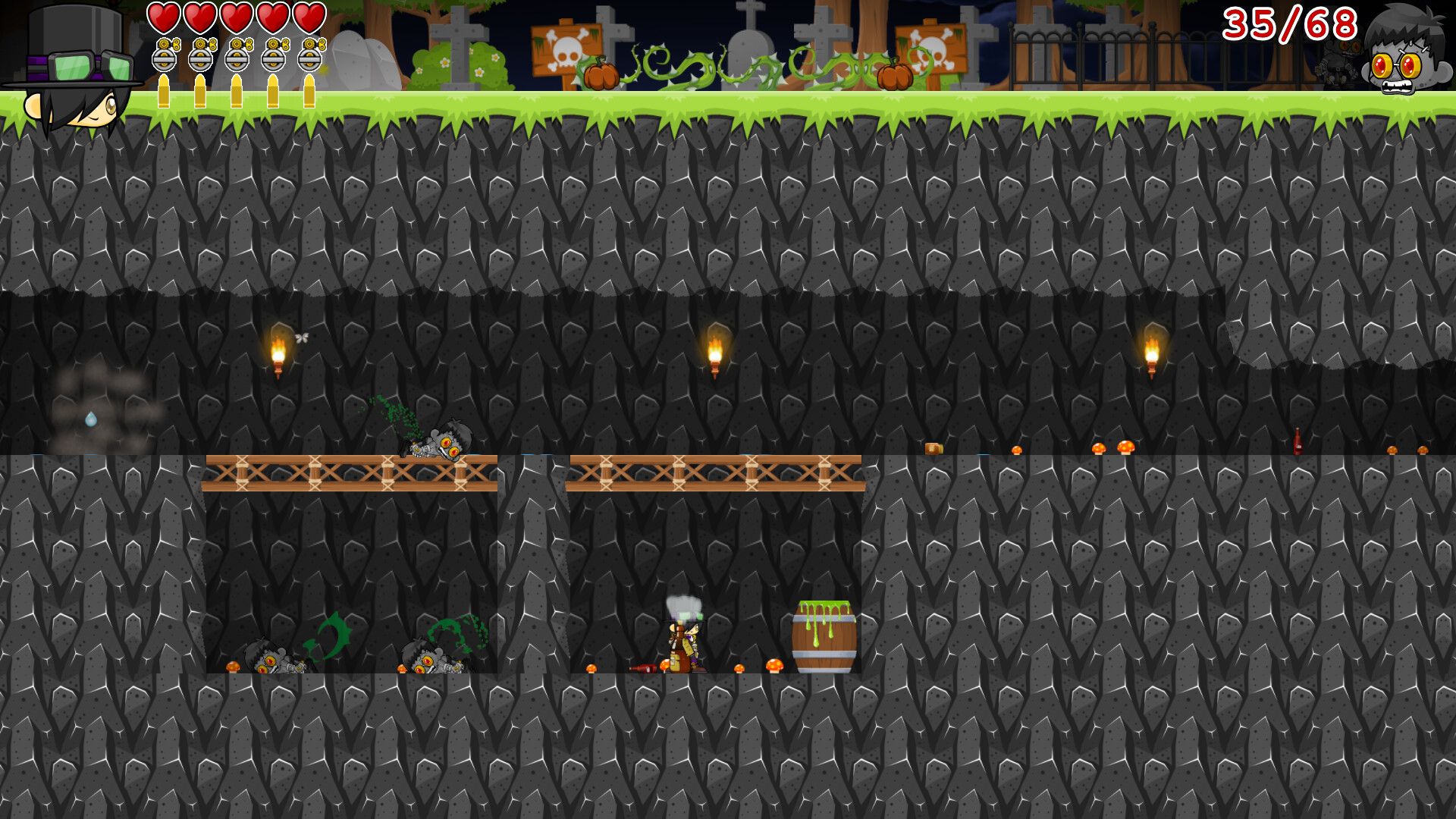The width and height of the screenshot is (1456, 819).
Task: Select the first grenade icon in the HUD
Action: coord(165,55)
